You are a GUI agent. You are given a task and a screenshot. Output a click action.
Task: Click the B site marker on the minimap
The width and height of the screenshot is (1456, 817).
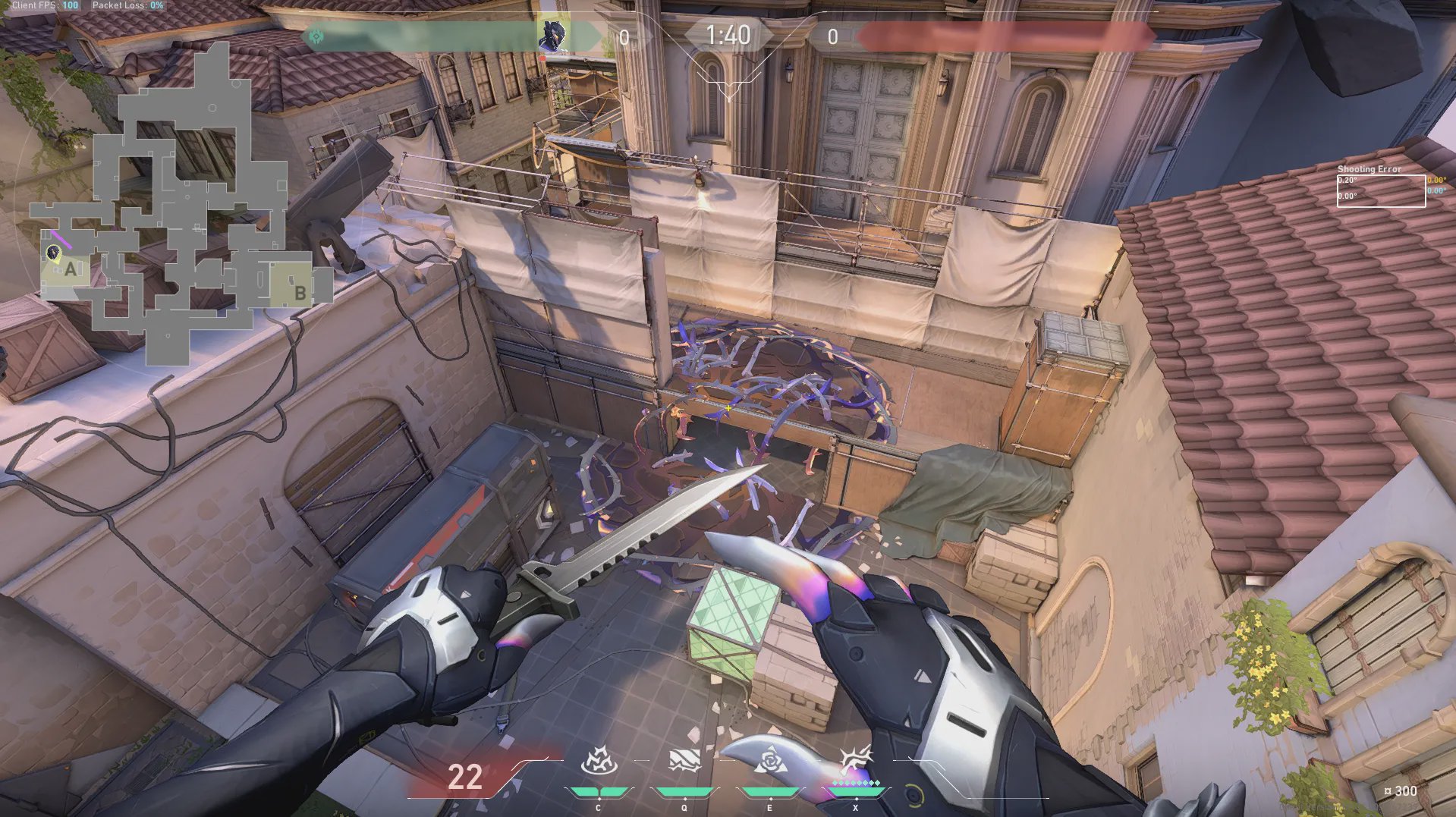[300, 292]
